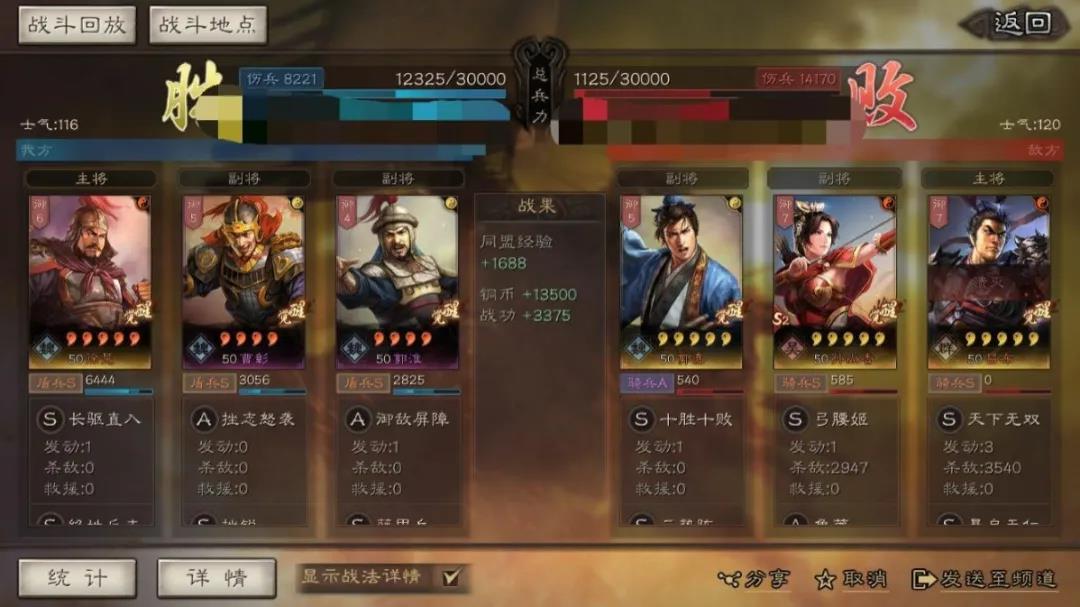View the 详情 battle details
The width and height of the screenshot is (1080, 607).
pos(216,578)
